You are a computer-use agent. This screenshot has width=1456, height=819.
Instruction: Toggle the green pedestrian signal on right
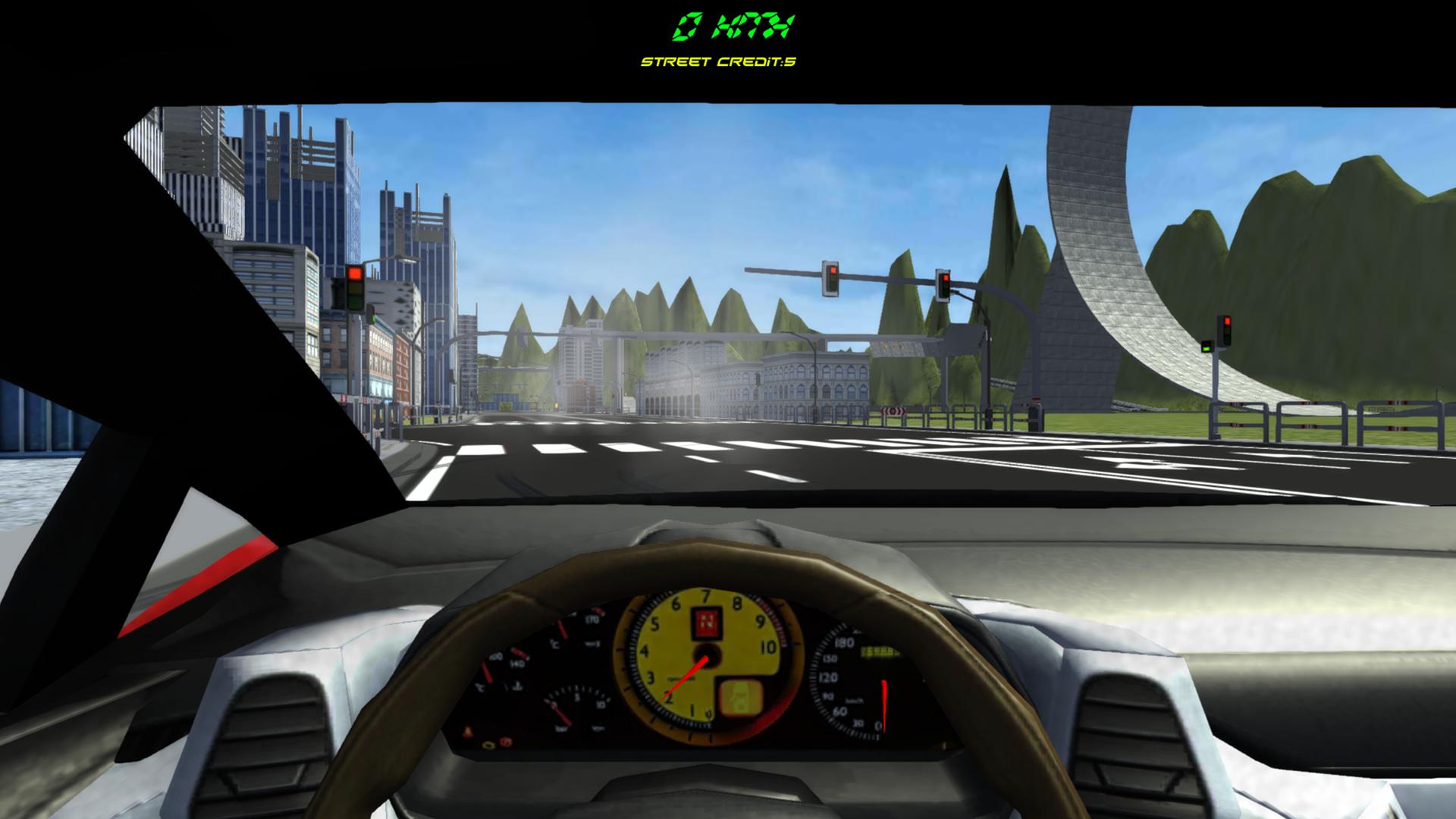1207,348
